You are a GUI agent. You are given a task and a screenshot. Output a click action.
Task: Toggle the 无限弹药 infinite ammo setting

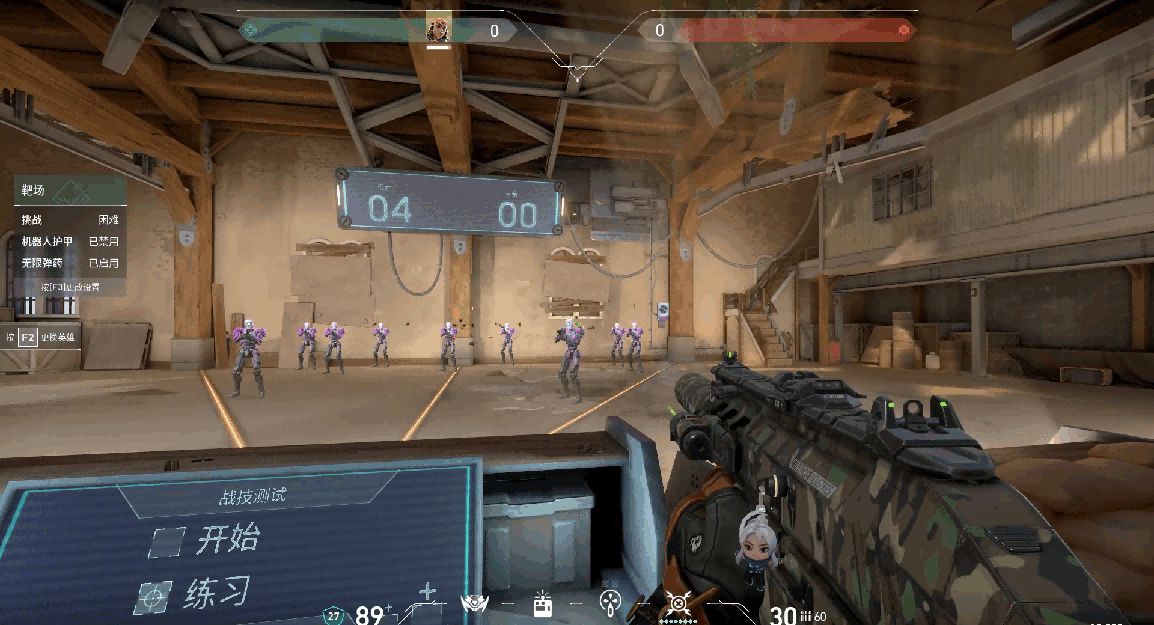[69, 262]
